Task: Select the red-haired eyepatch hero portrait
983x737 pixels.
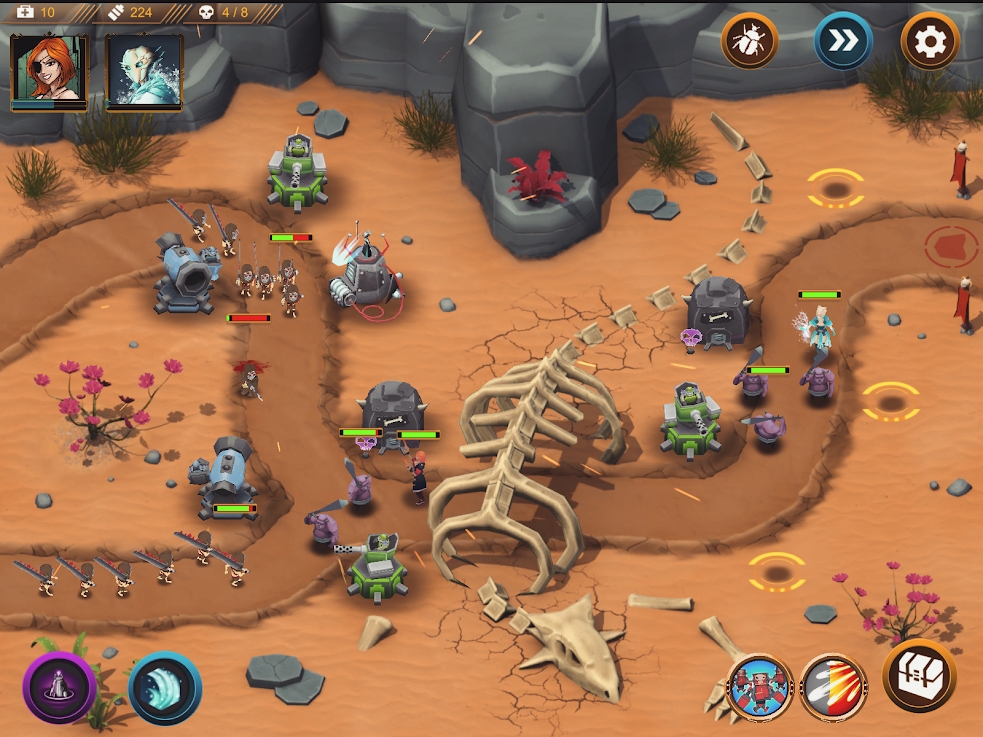Action: tap(48, 70)
